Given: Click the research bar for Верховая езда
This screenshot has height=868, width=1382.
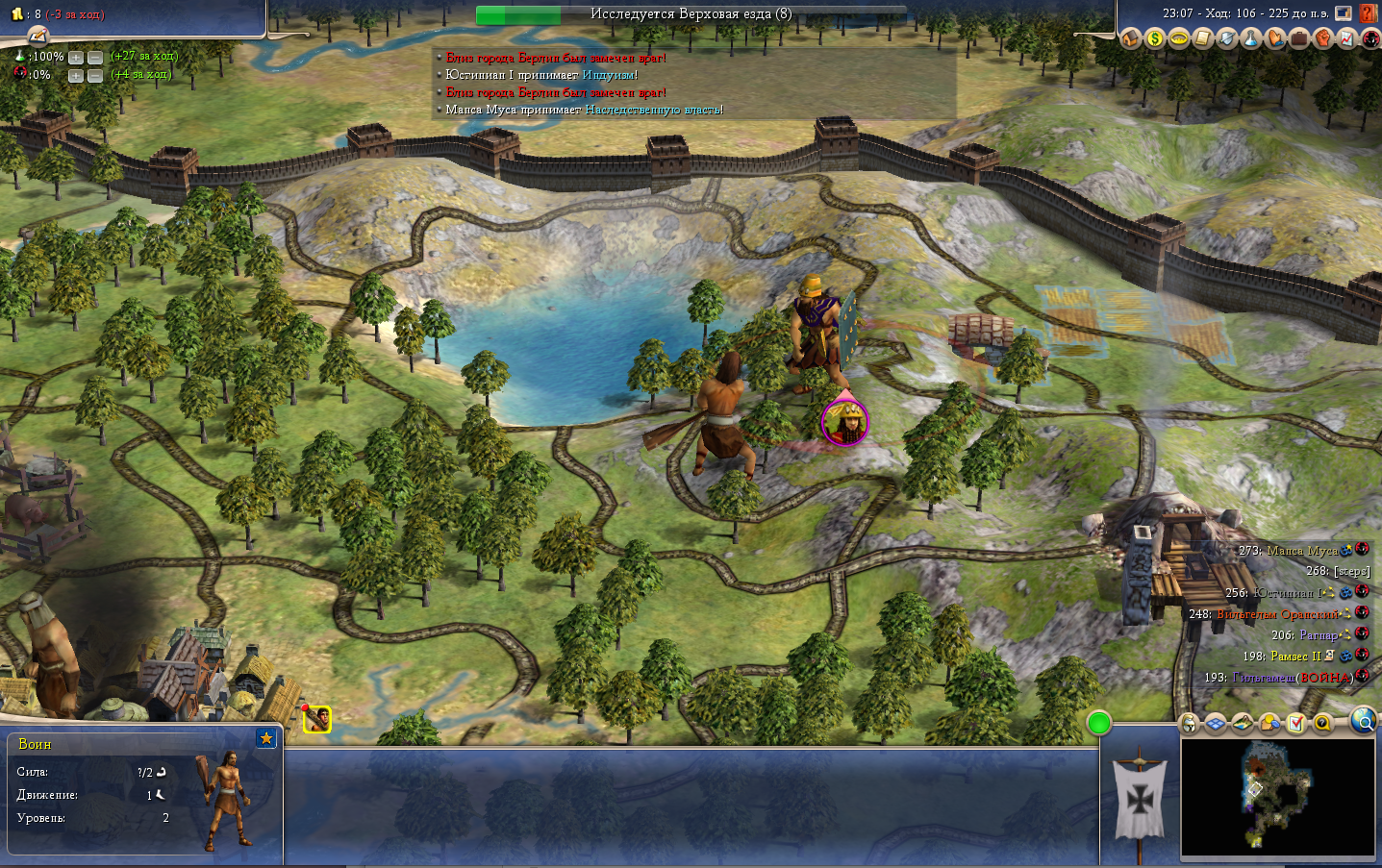Looking at the screenshot, I should (691, 14).
